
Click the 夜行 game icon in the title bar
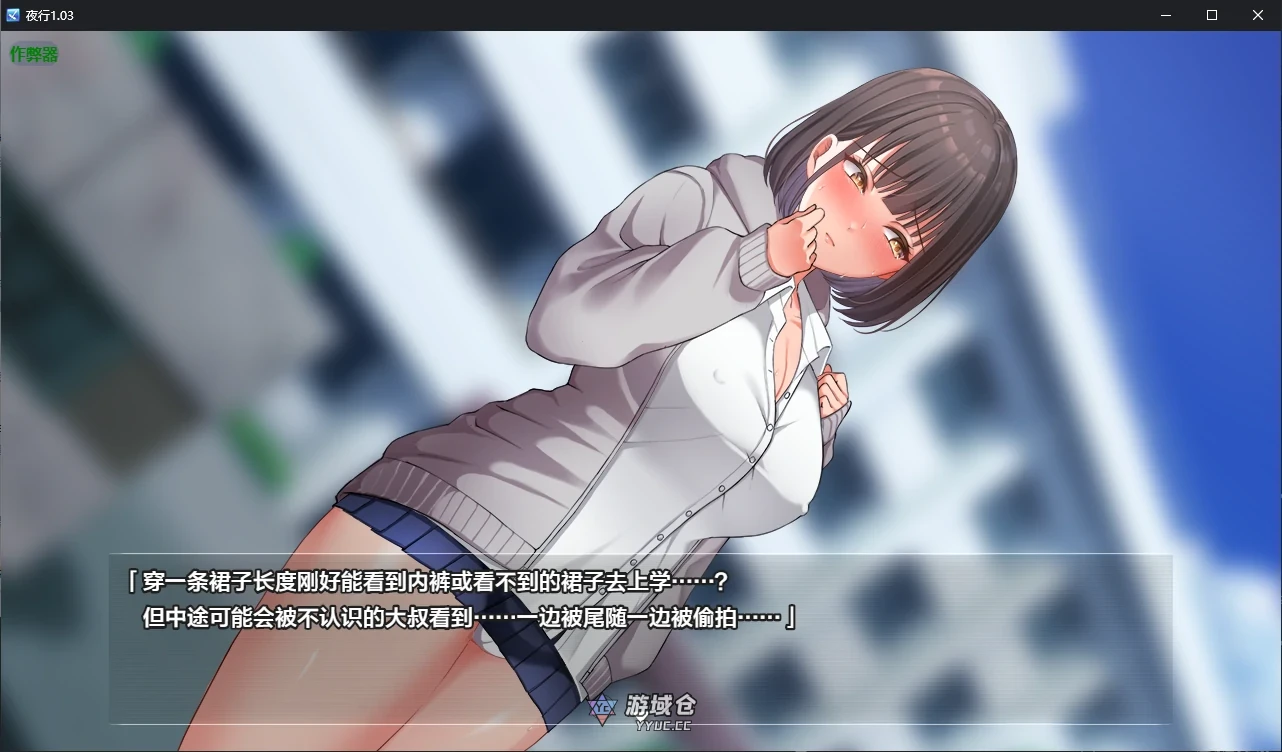pyautogui.click(x=12, y=15)
